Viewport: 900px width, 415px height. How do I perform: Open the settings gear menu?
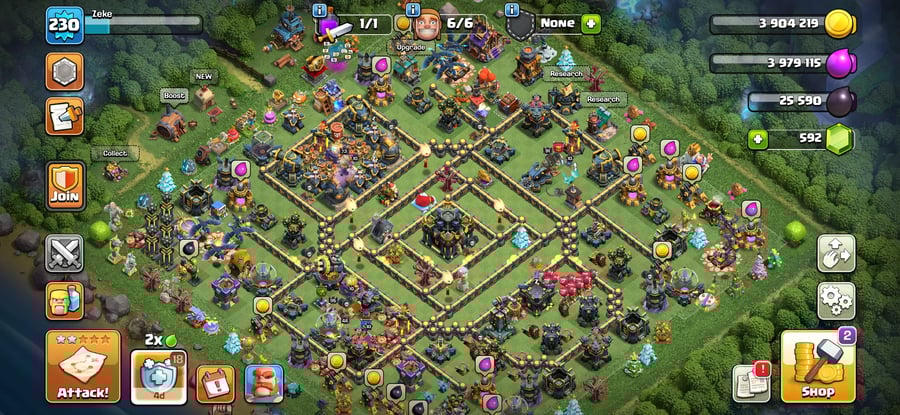pos(836,299)
